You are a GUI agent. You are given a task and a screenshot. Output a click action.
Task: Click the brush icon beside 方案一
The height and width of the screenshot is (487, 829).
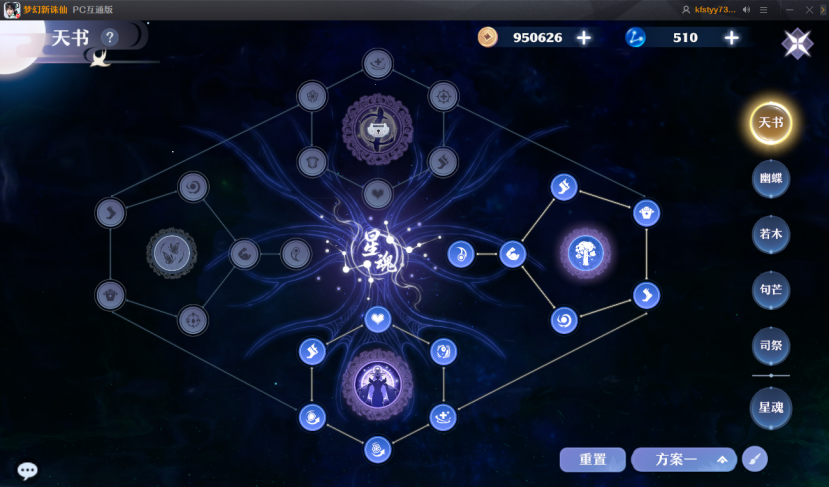[x=753, y=460]
